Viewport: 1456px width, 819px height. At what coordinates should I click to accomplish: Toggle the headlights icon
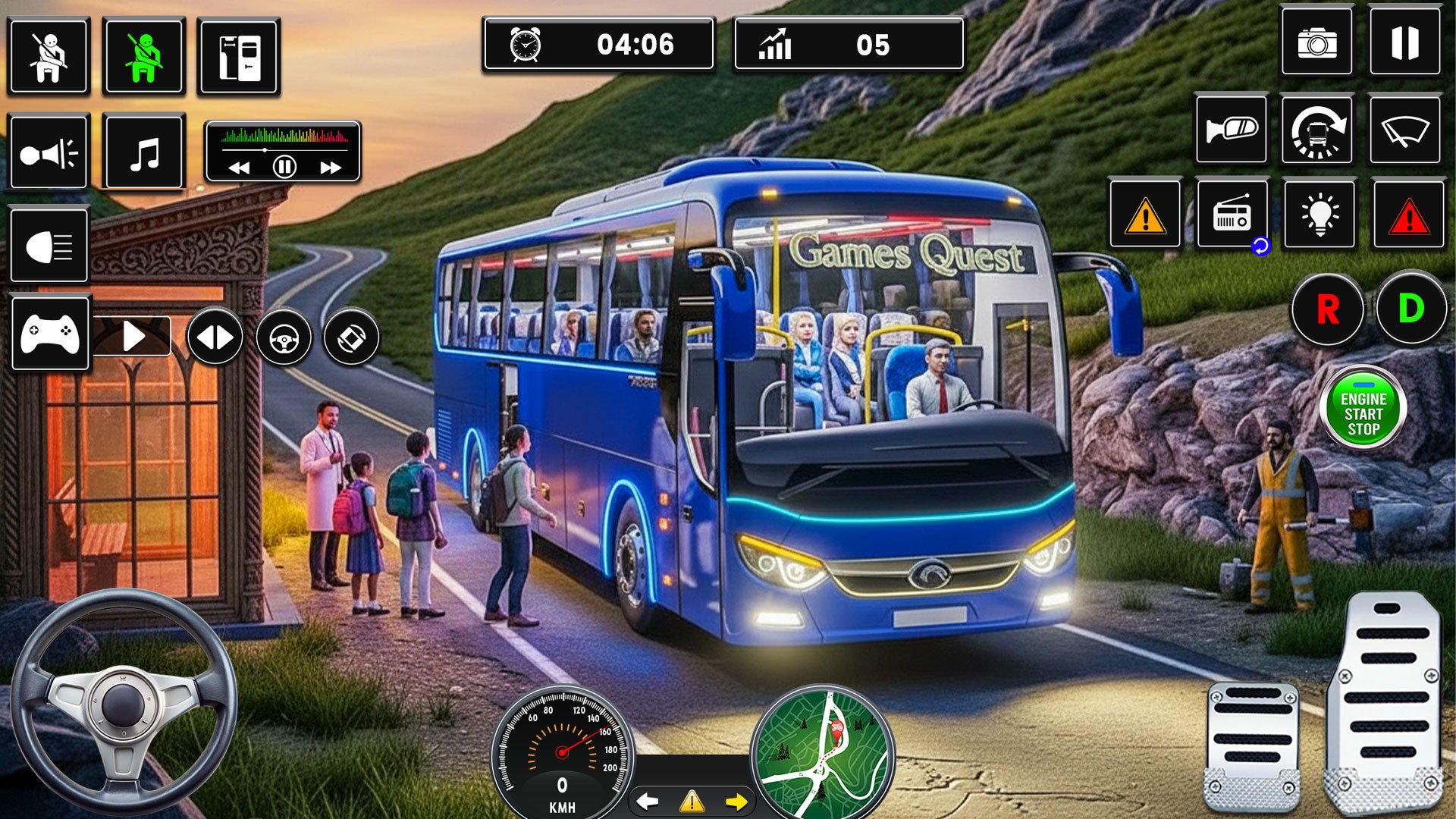[49, 247]
